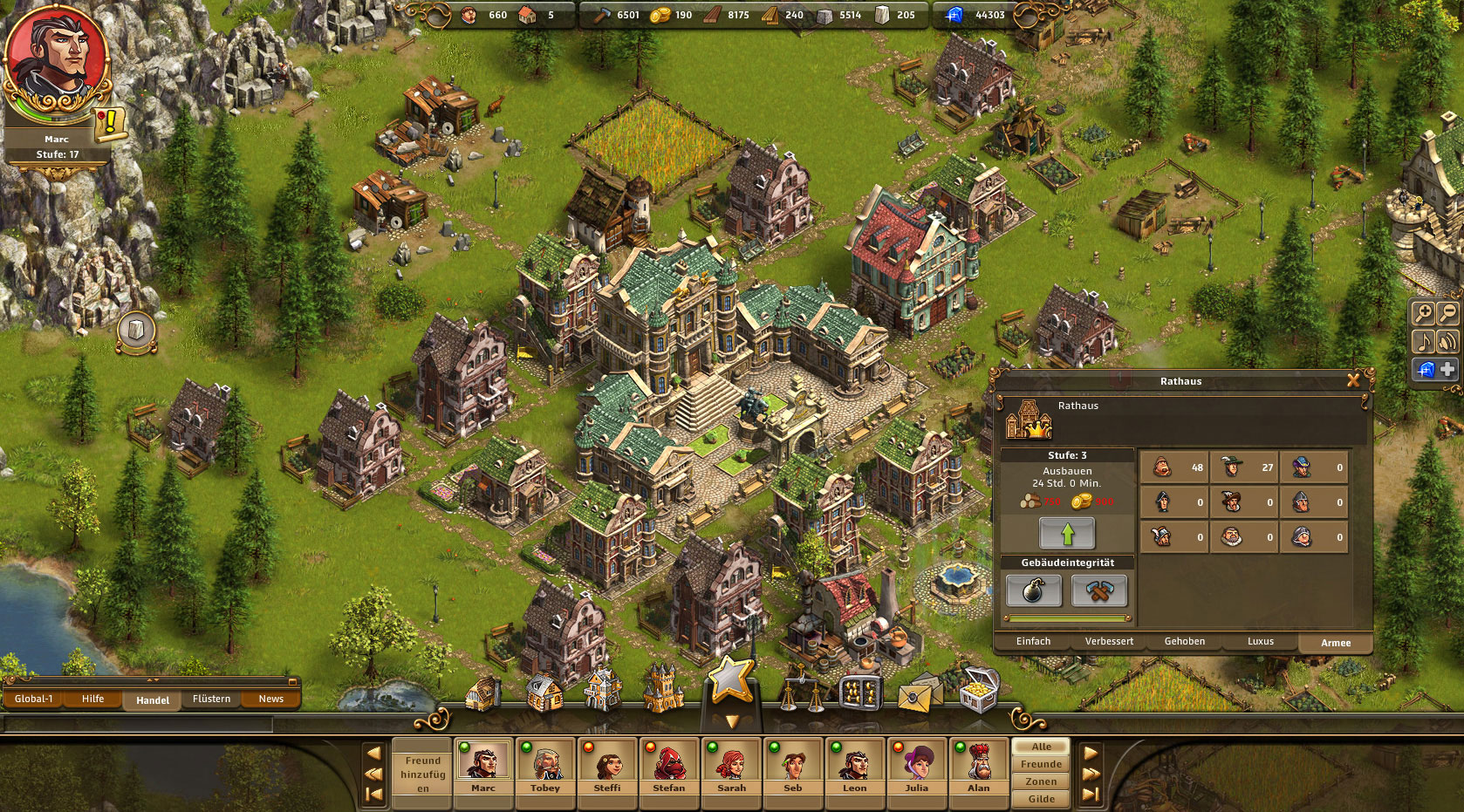Image resolution: width=1464 pixels, height=812 pixels.
Task: Click the crossed hammers repair button
Action: [x=1099, y=590]
